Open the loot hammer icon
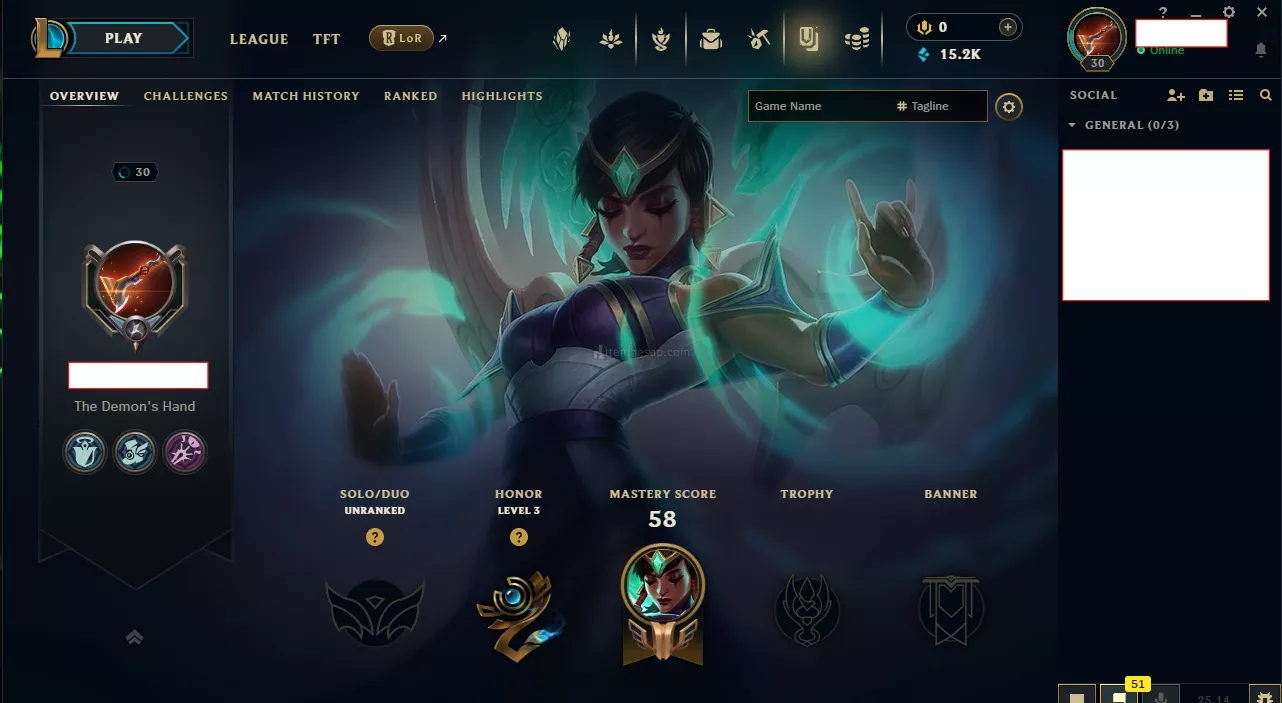 click(x=759, y=39)
